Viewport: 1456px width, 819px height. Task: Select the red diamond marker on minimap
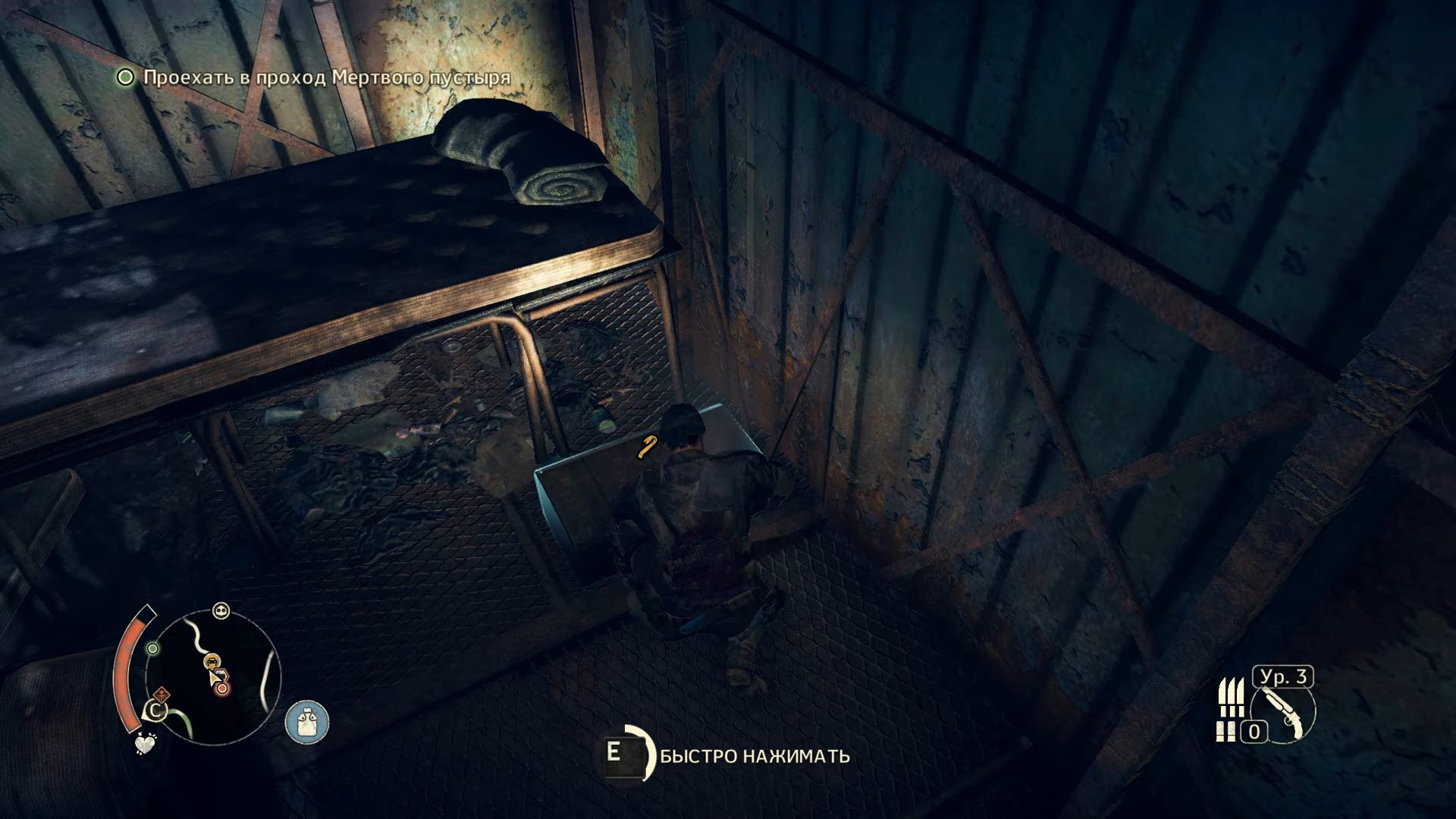[161, 694]
